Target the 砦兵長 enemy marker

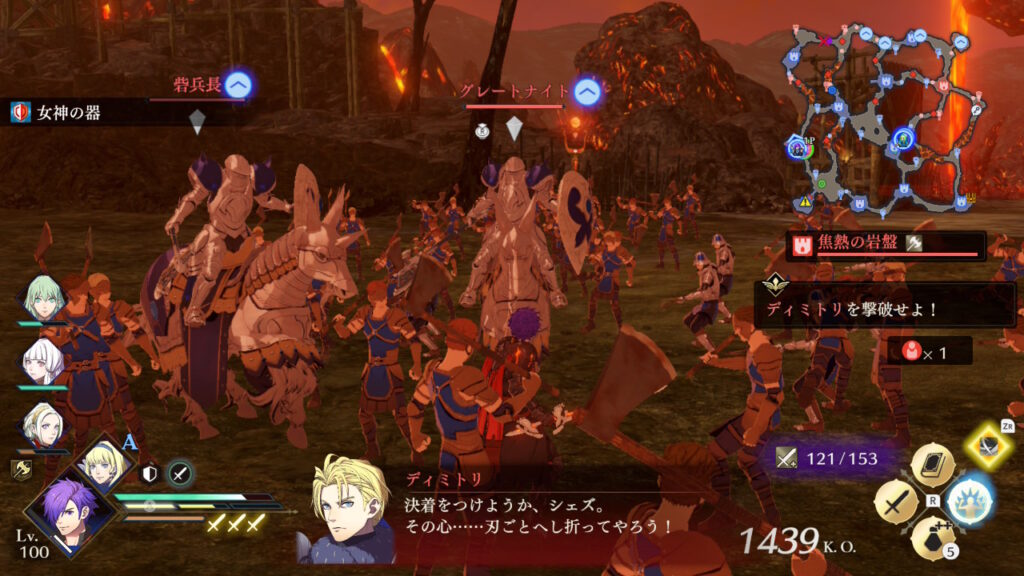coord(237,86)
